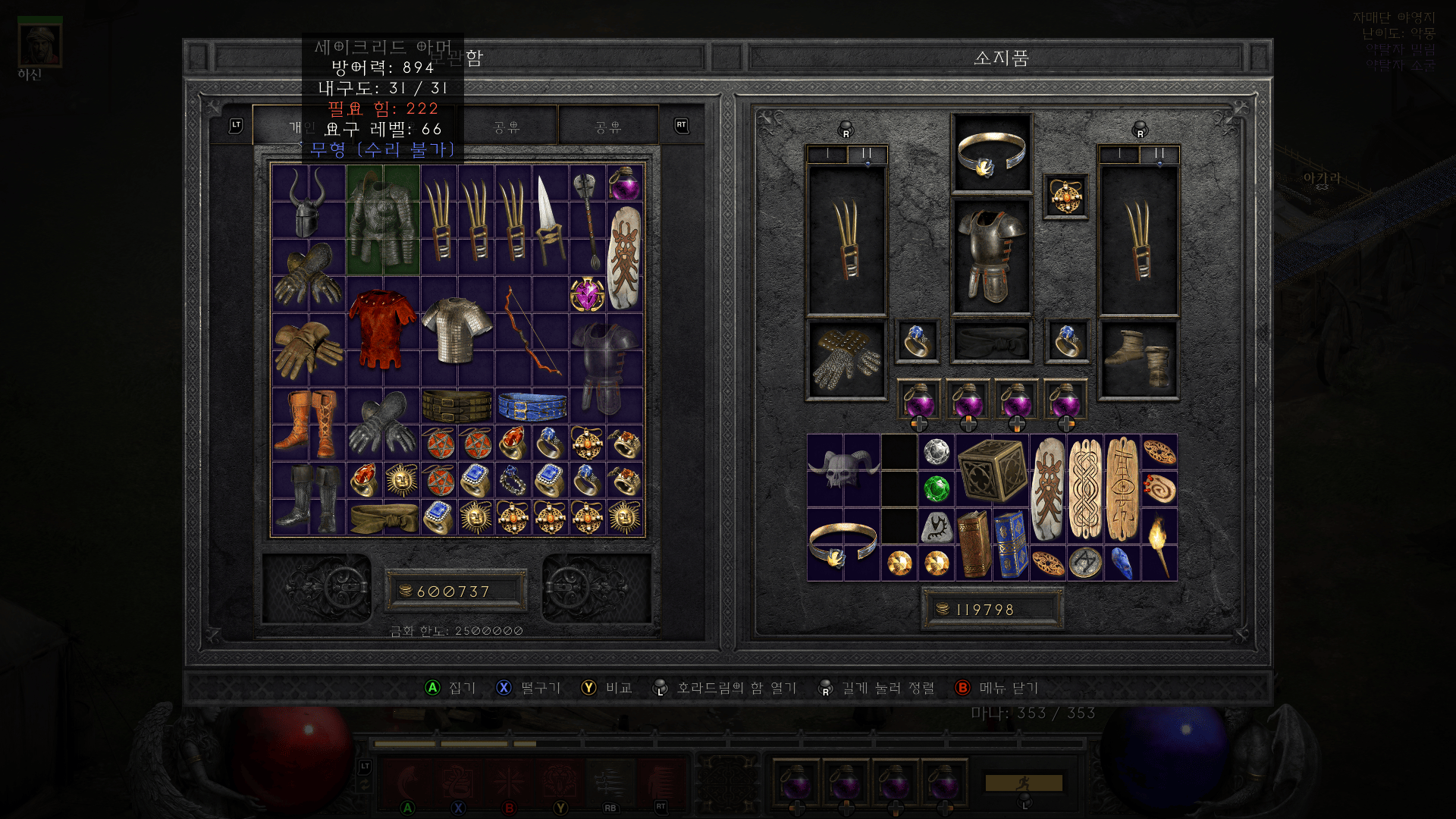
Task: Select the equipped body armor slot
Action: pyautogui.click(x=991, y=256)
